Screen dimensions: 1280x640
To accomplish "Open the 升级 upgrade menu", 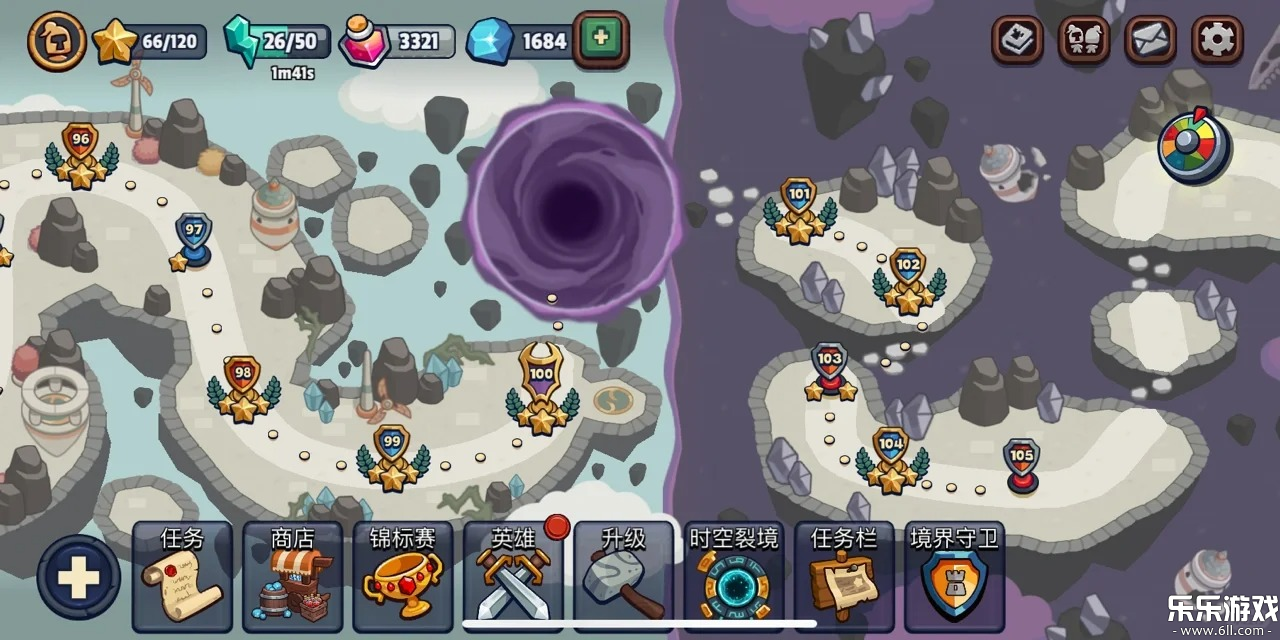I will (x=623, y=577).
